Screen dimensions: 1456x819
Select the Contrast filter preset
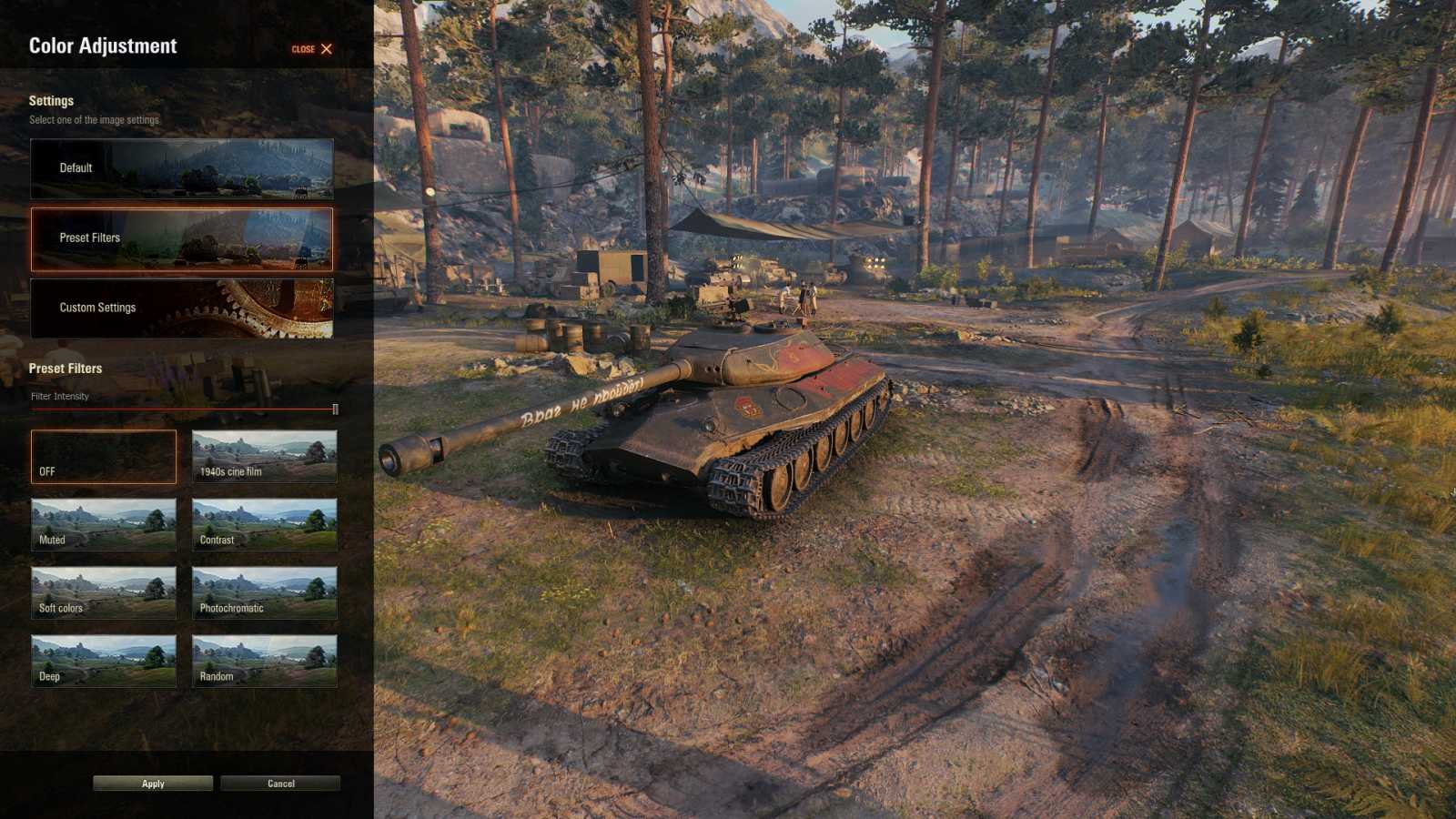265,525
